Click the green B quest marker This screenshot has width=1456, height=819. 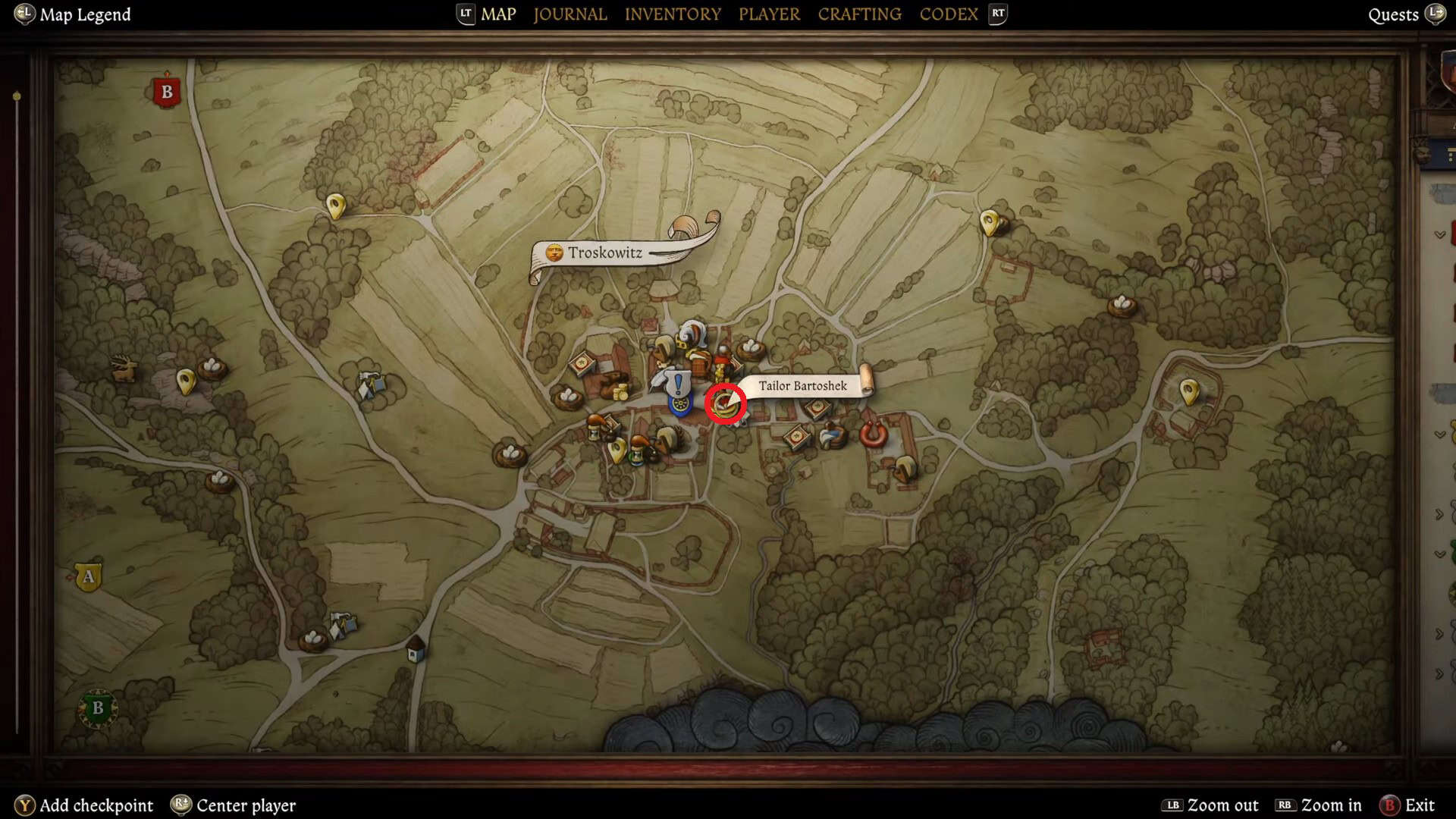click(97, 708)
